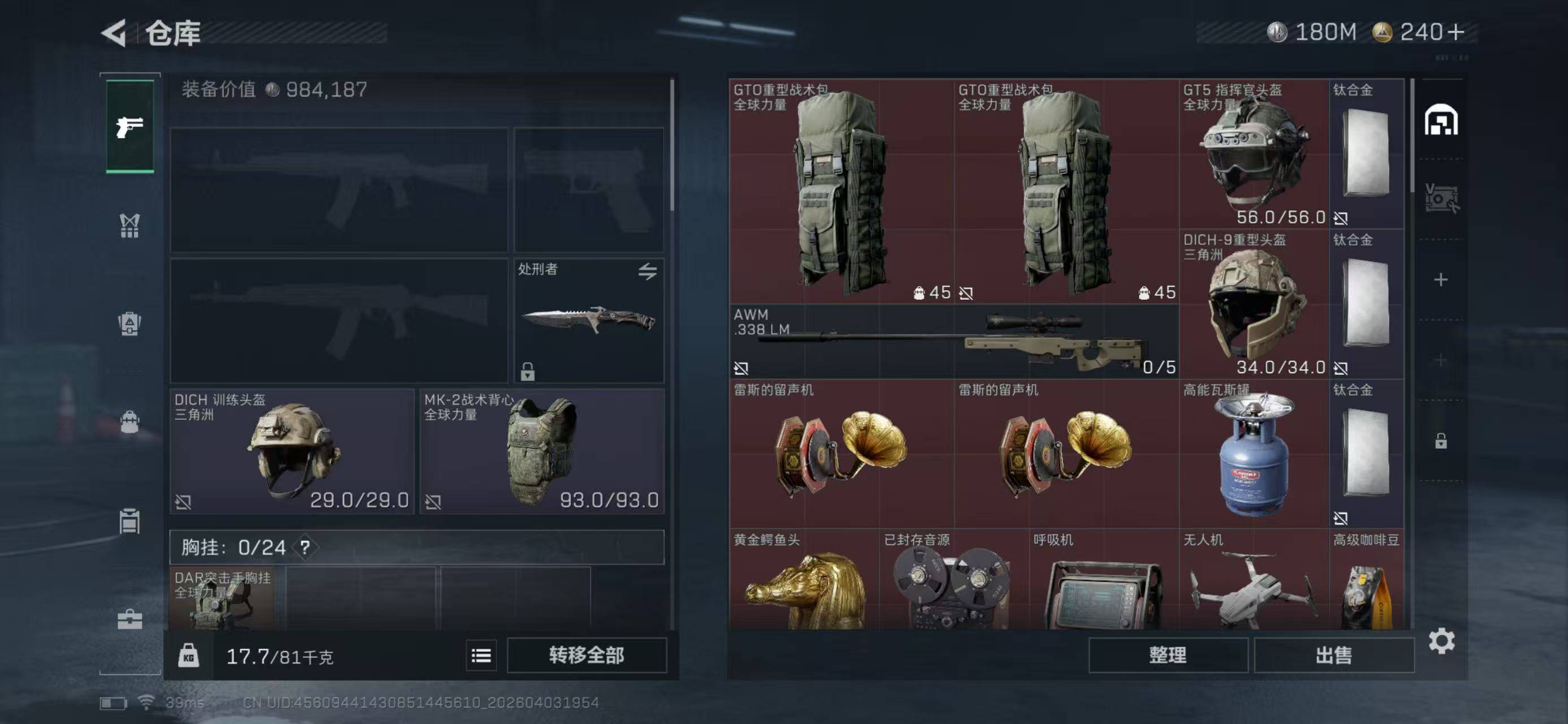Pick the 无人机 drone item
This screenshot has width=1568, height=724.
[1253, 581]
